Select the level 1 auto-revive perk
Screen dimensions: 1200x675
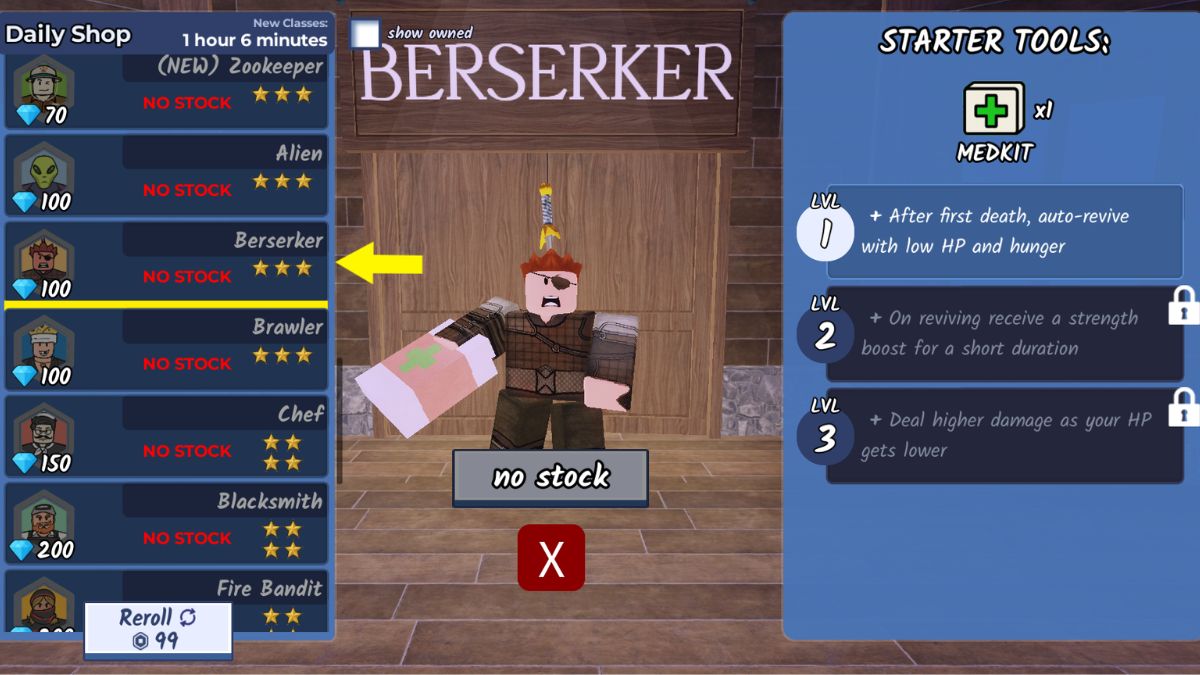[1003, 231]
